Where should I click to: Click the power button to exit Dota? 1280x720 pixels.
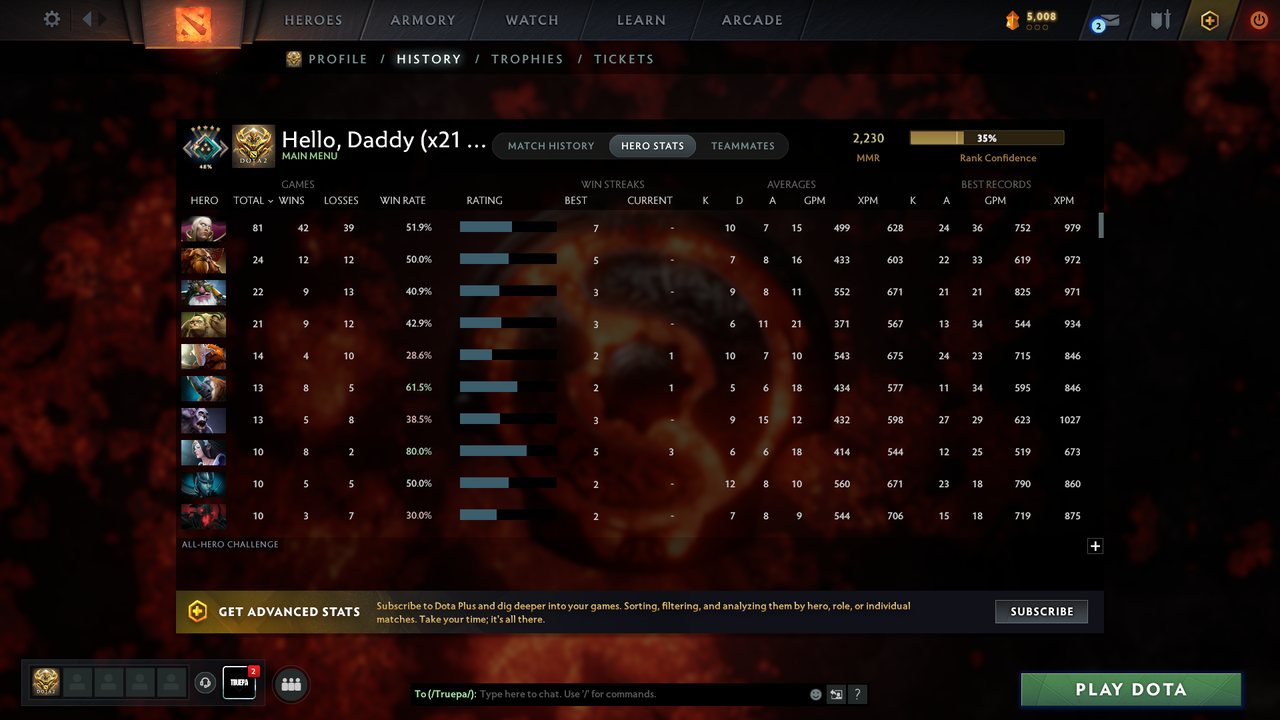[x=1259, y=19]
